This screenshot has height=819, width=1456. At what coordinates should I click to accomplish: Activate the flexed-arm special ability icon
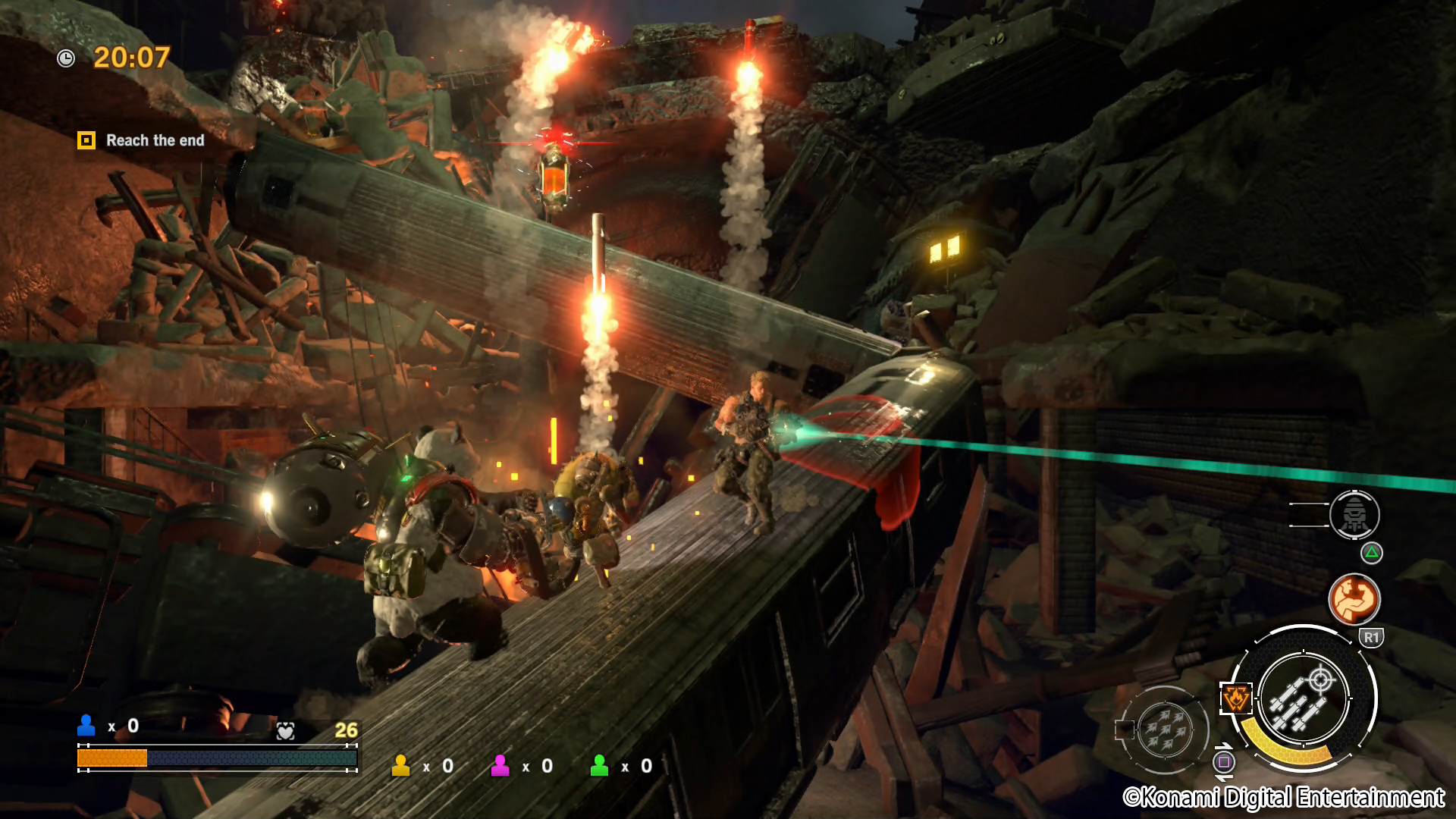[1354, 598]
